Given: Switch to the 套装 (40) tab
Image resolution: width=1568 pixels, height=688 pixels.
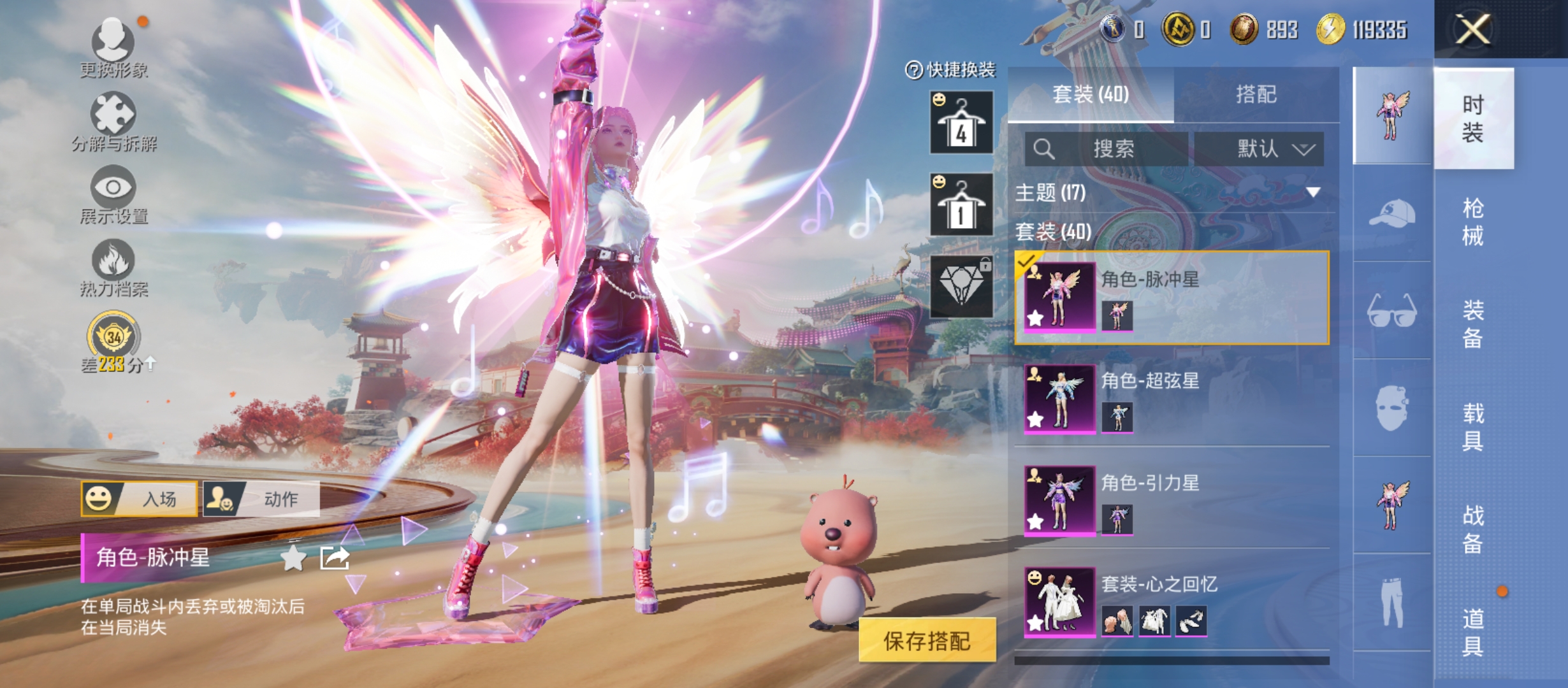Looking at the screenshot, I should point(1091,94).
